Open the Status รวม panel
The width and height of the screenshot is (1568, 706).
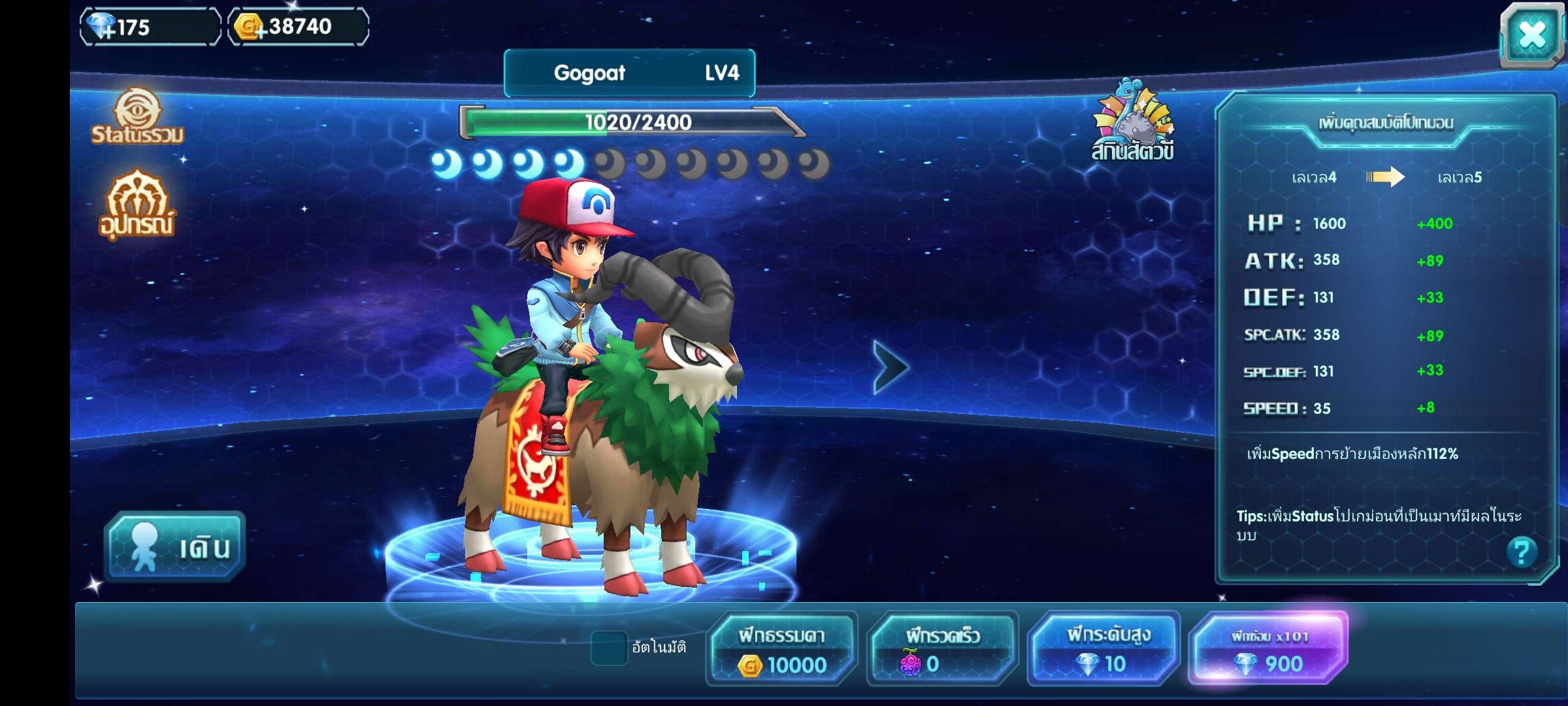coord(137,118)
